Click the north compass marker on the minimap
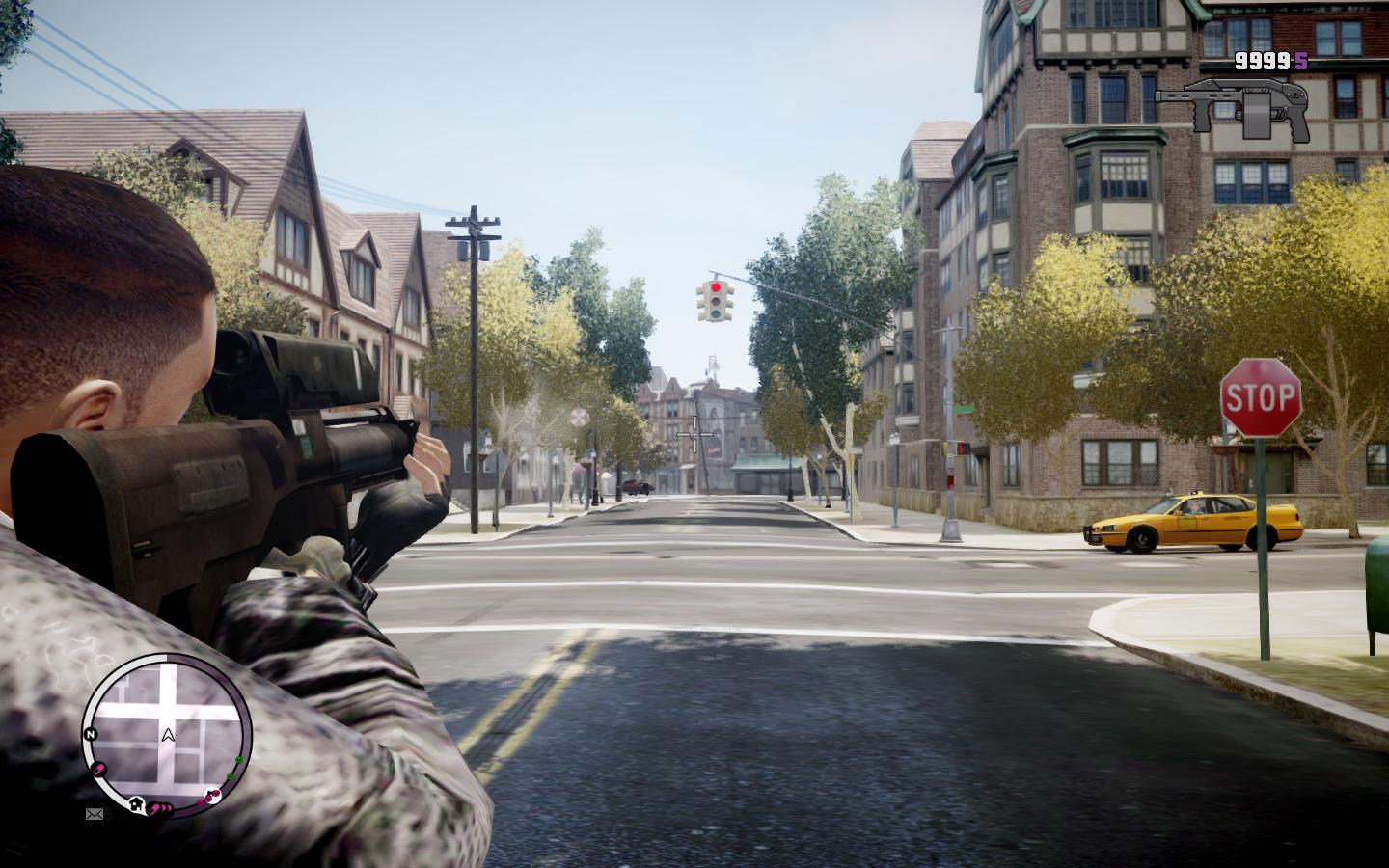The height and width of the screenshot is (868, 1389). point(91,735)
